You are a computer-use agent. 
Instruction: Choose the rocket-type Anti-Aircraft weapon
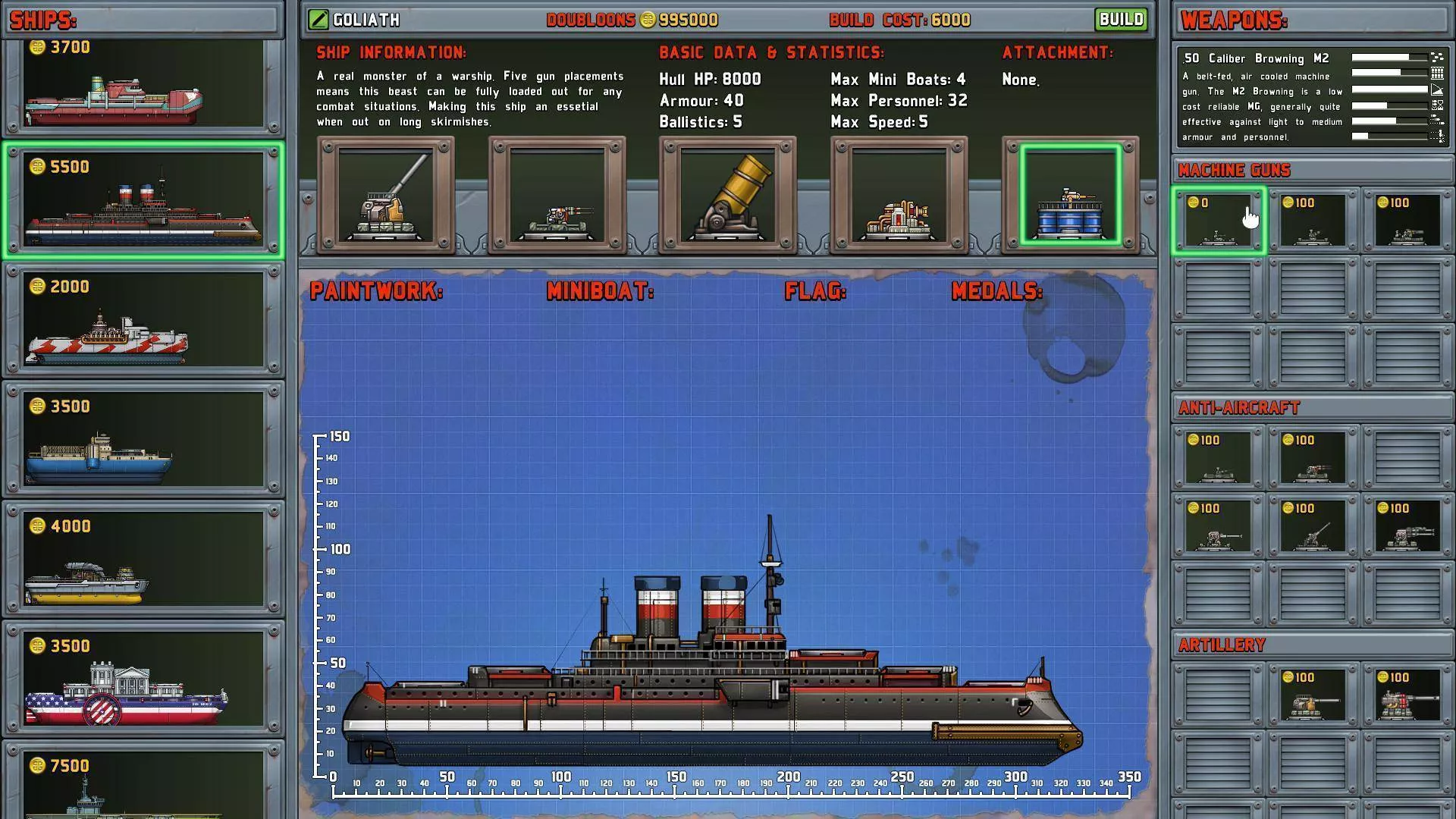(x=1313, y=457)
